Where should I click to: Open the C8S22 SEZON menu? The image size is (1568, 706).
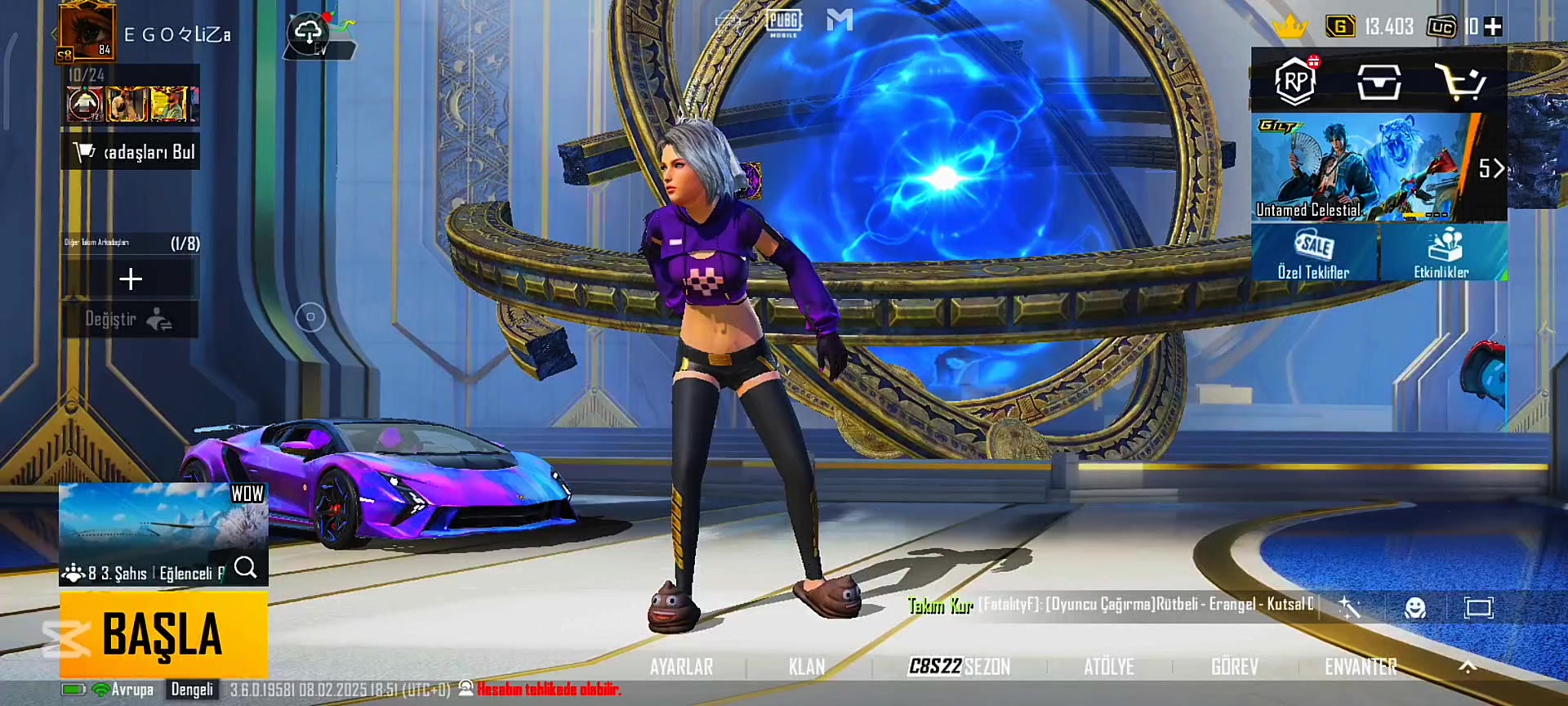point(960,667)
